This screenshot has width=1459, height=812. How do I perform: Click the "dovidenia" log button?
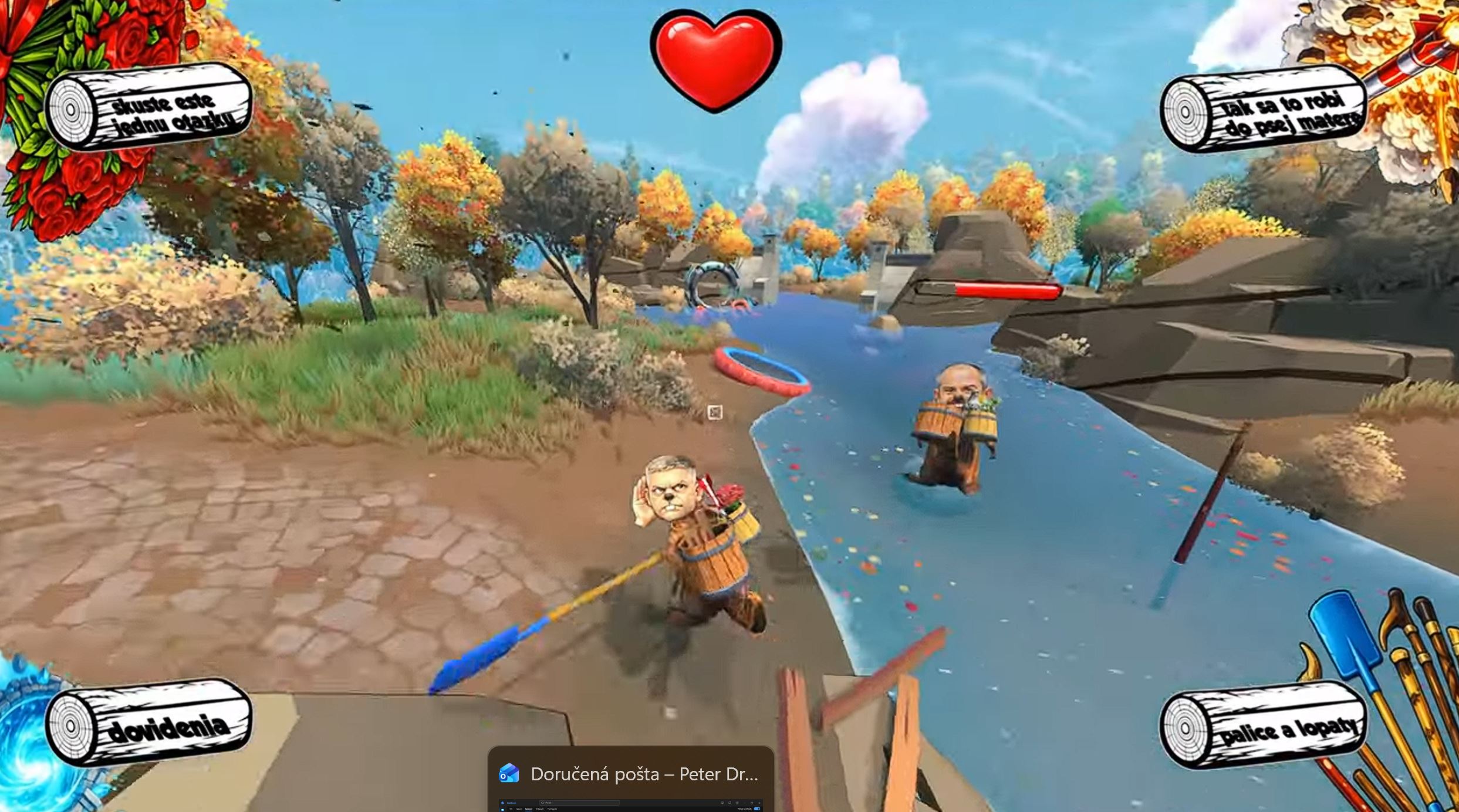[x=150, y=723]
